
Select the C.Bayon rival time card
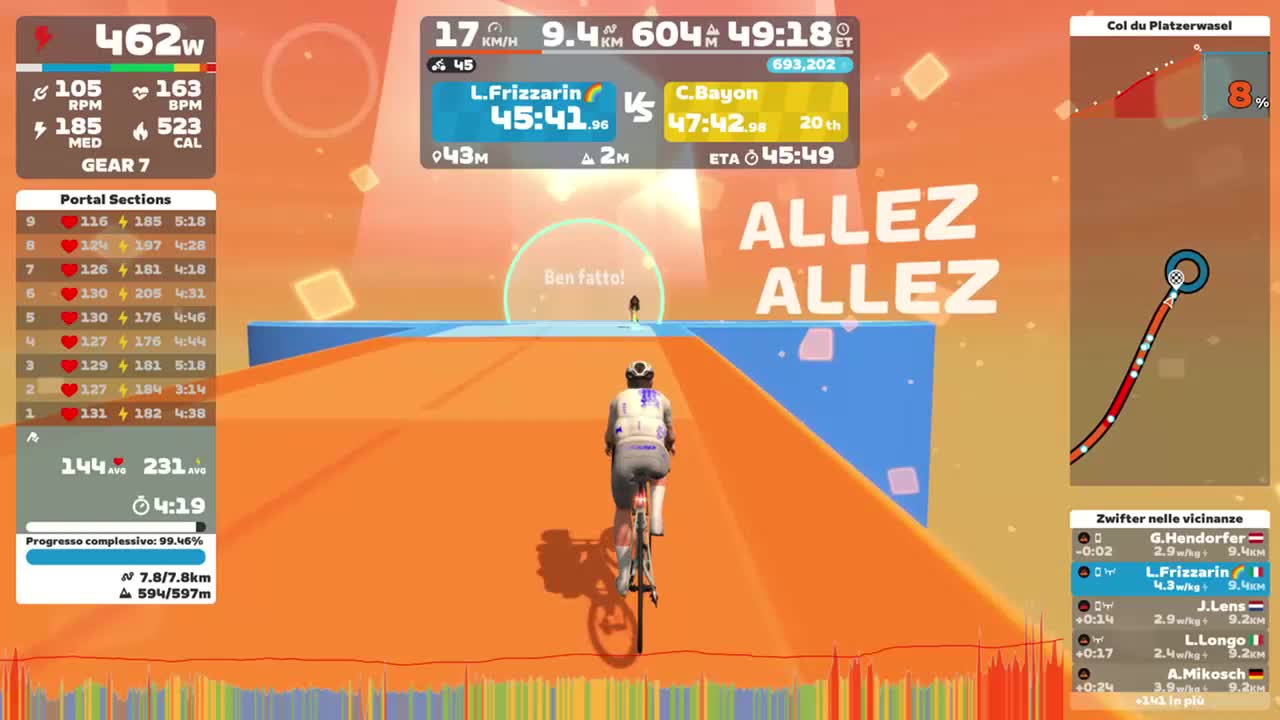click(755, 109)
